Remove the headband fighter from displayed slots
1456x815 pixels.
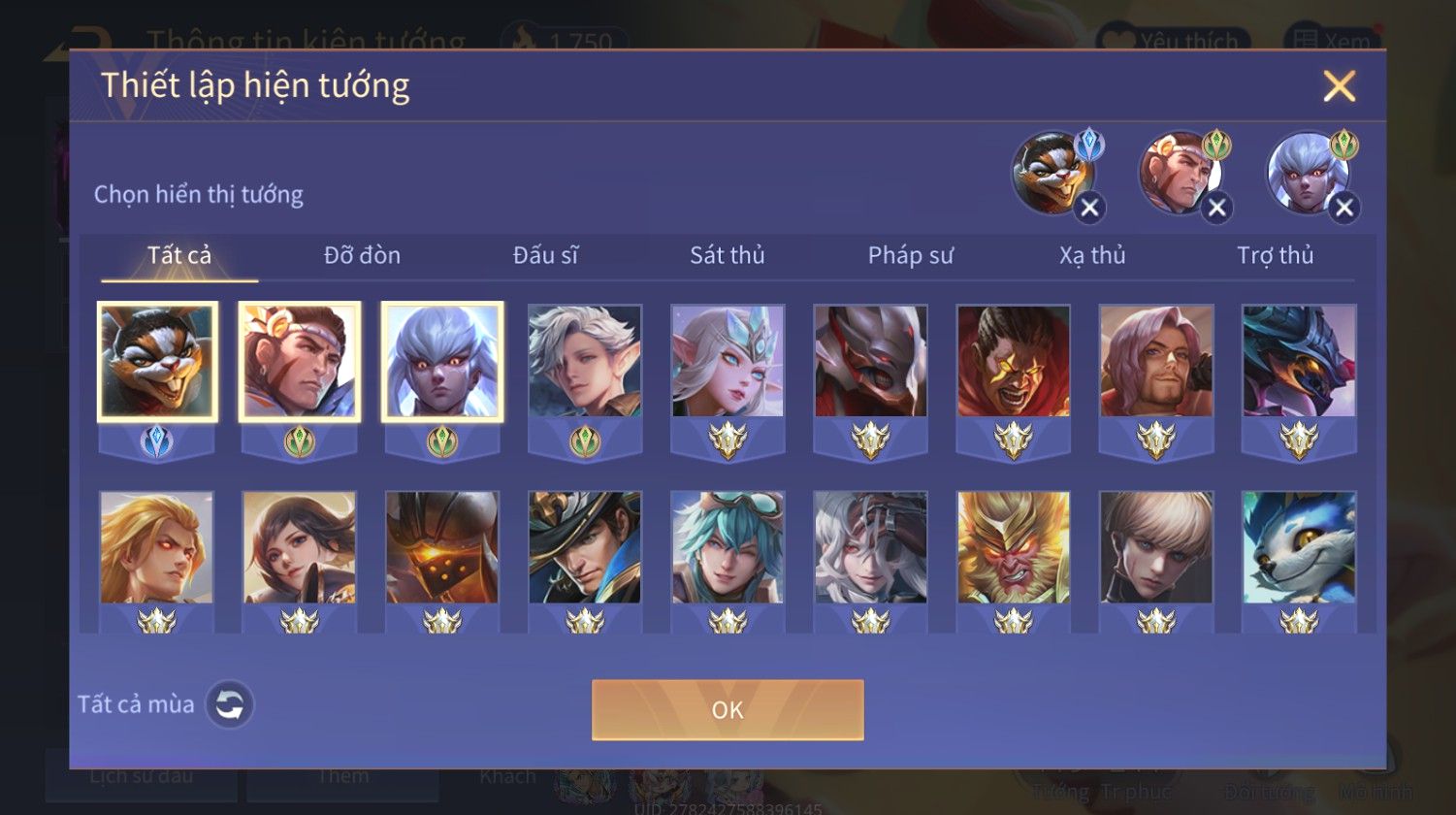click(x=1216, y=208)
